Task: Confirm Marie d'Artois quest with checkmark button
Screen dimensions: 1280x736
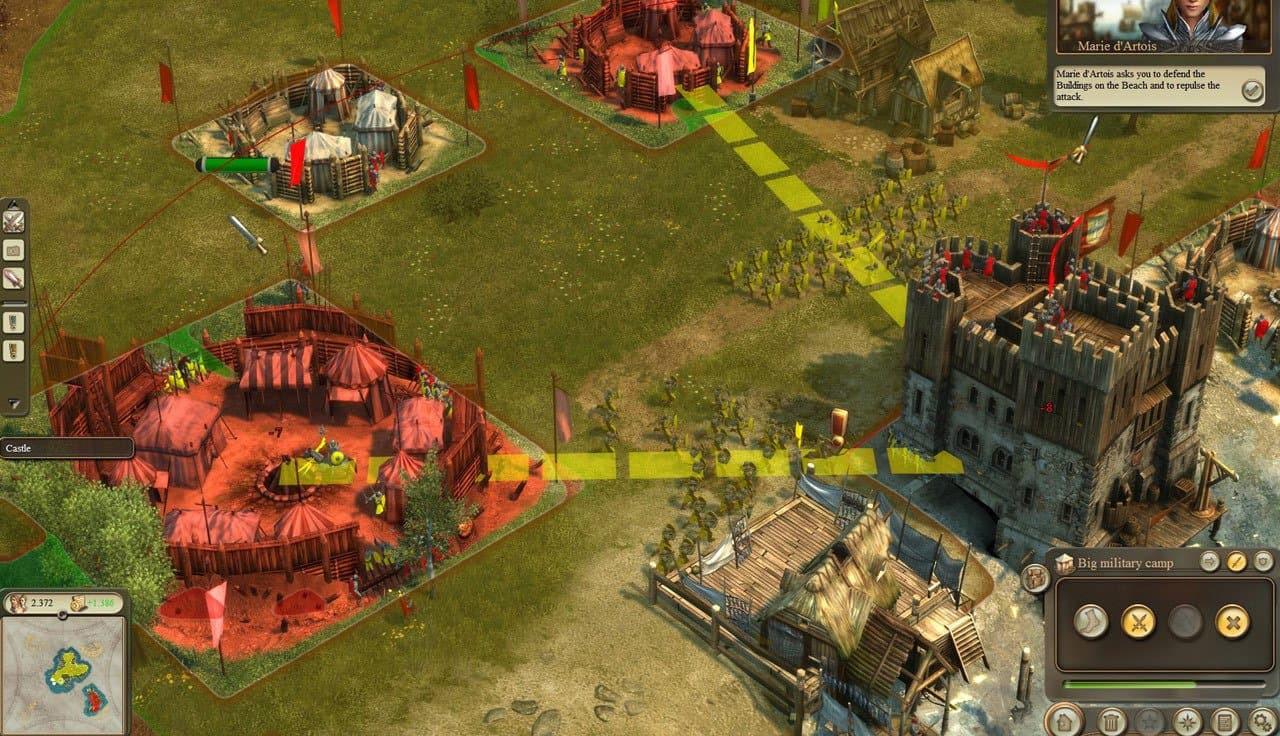Action: (x=1251, y=91)
